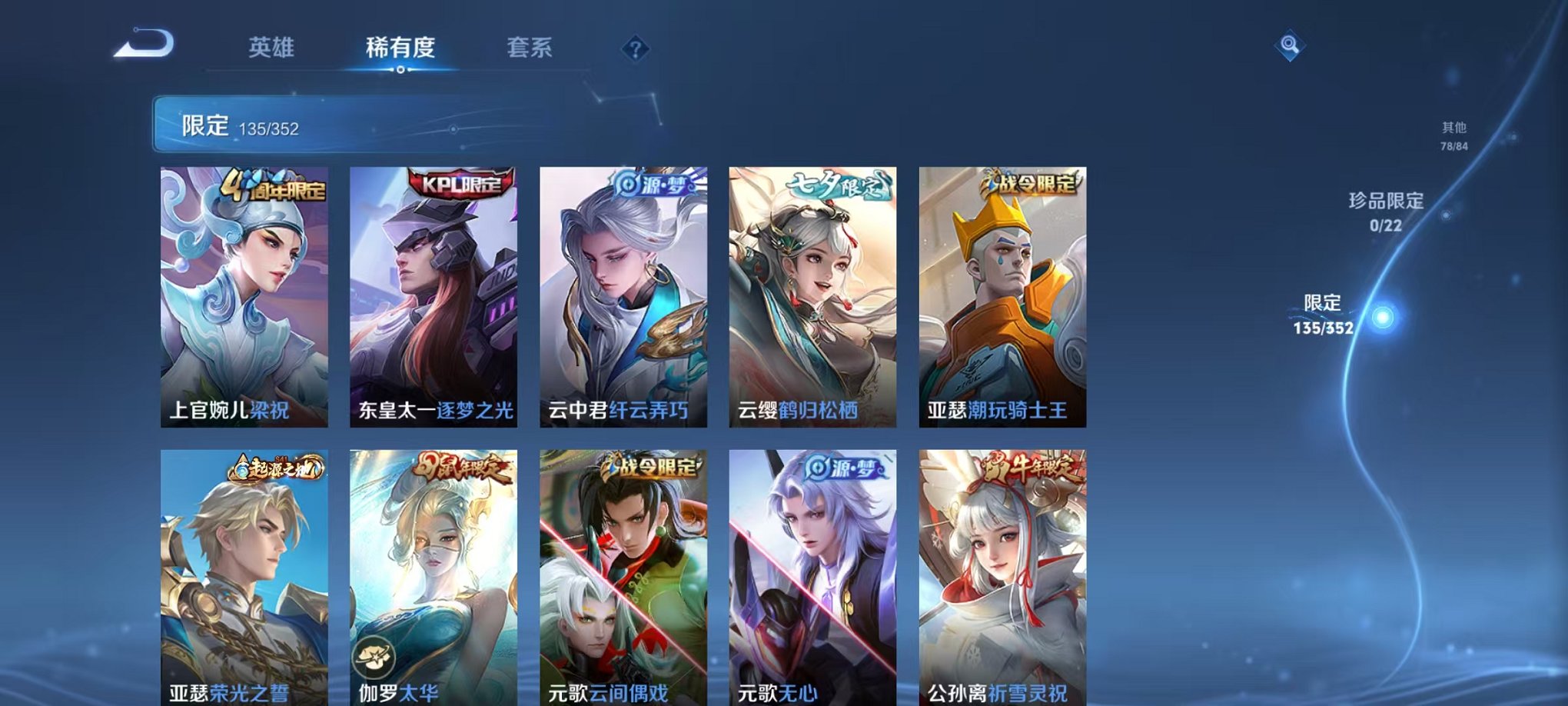Click the search magnifier icon top right
This screenshot has height=706, width=1568.
tap(1290, 46)
